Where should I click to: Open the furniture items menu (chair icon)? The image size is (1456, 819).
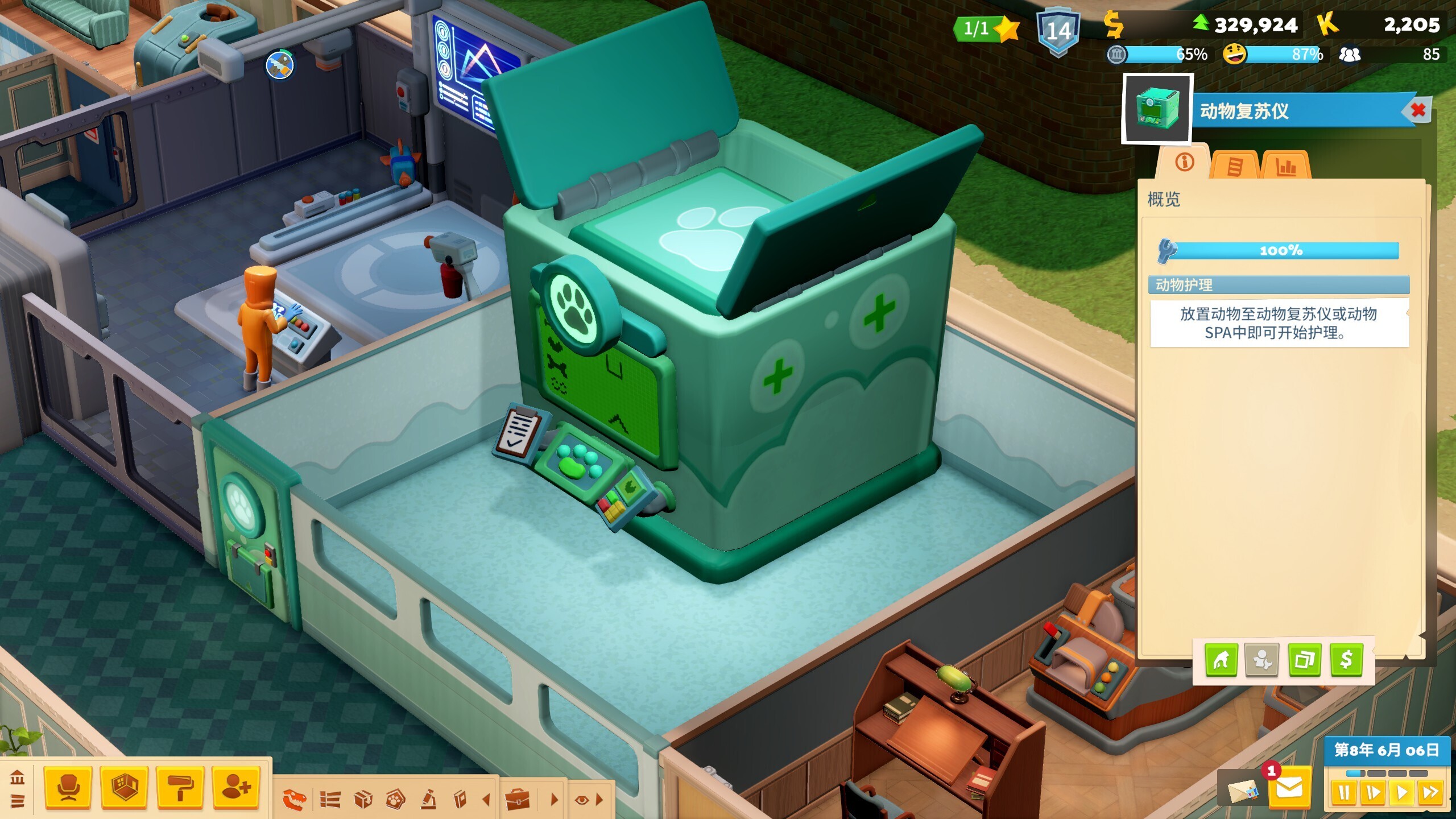coord(68,788)
